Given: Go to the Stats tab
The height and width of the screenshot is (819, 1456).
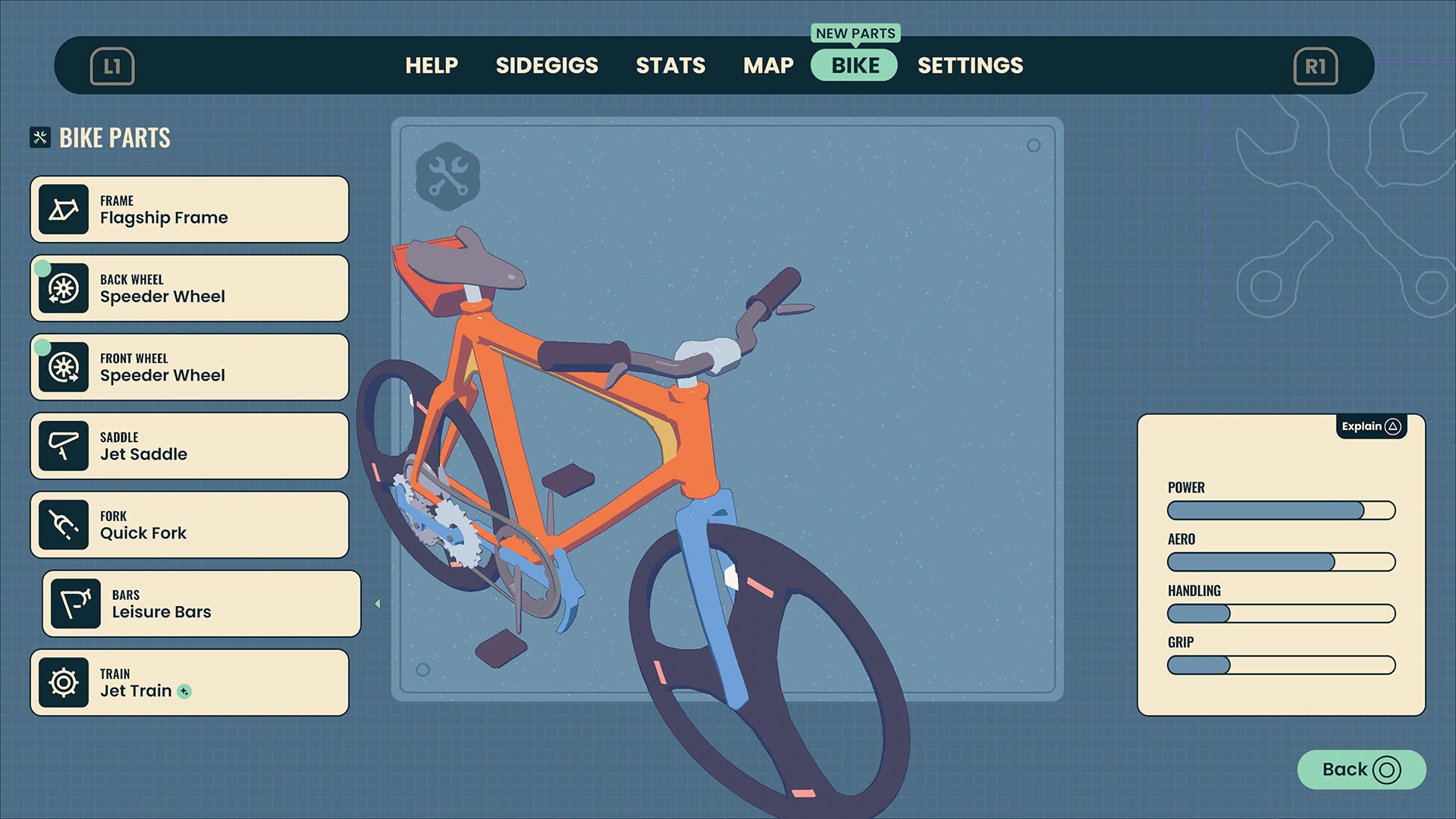Looking at the screenshot, I should [670, 66].
